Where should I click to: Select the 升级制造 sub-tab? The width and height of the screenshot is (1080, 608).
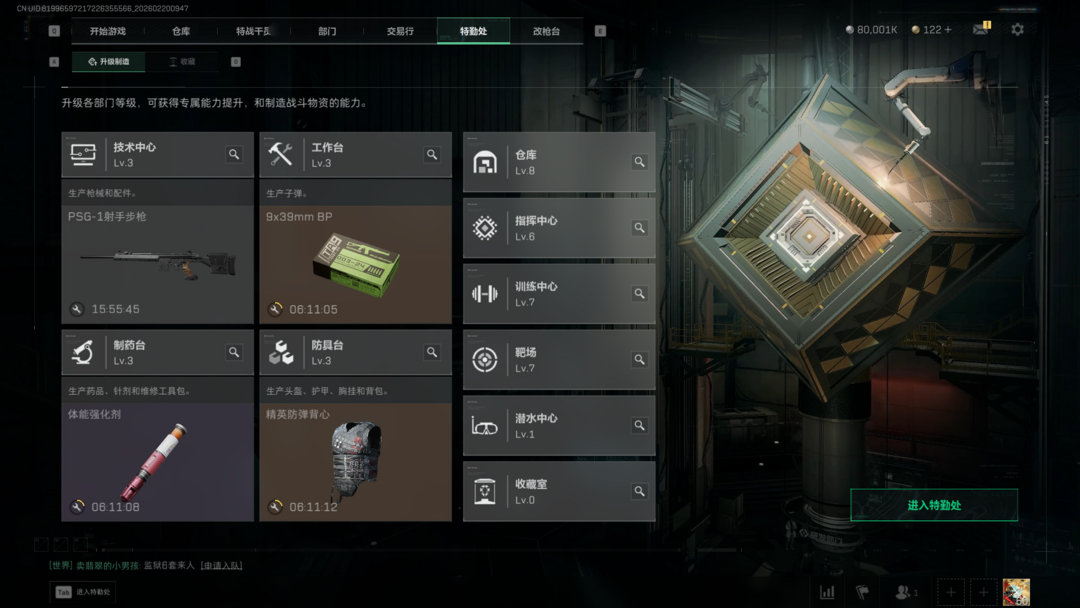coord(109,62)
